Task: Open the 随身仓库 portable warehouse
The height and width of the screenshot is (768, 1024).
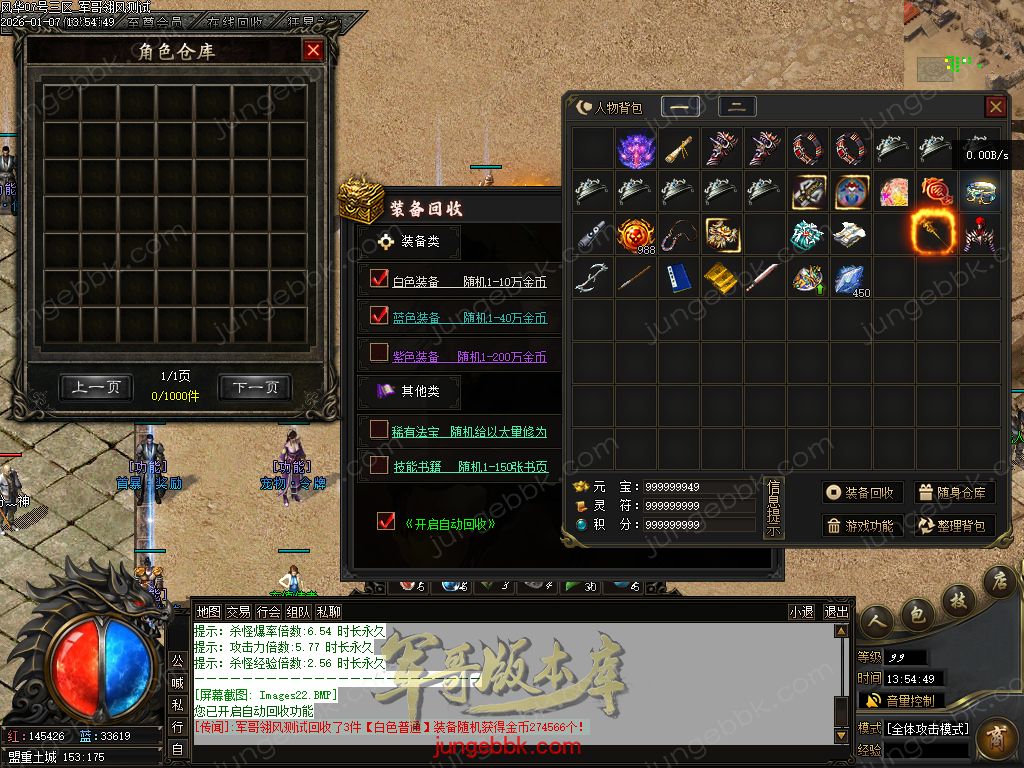Action: (954, 492)
